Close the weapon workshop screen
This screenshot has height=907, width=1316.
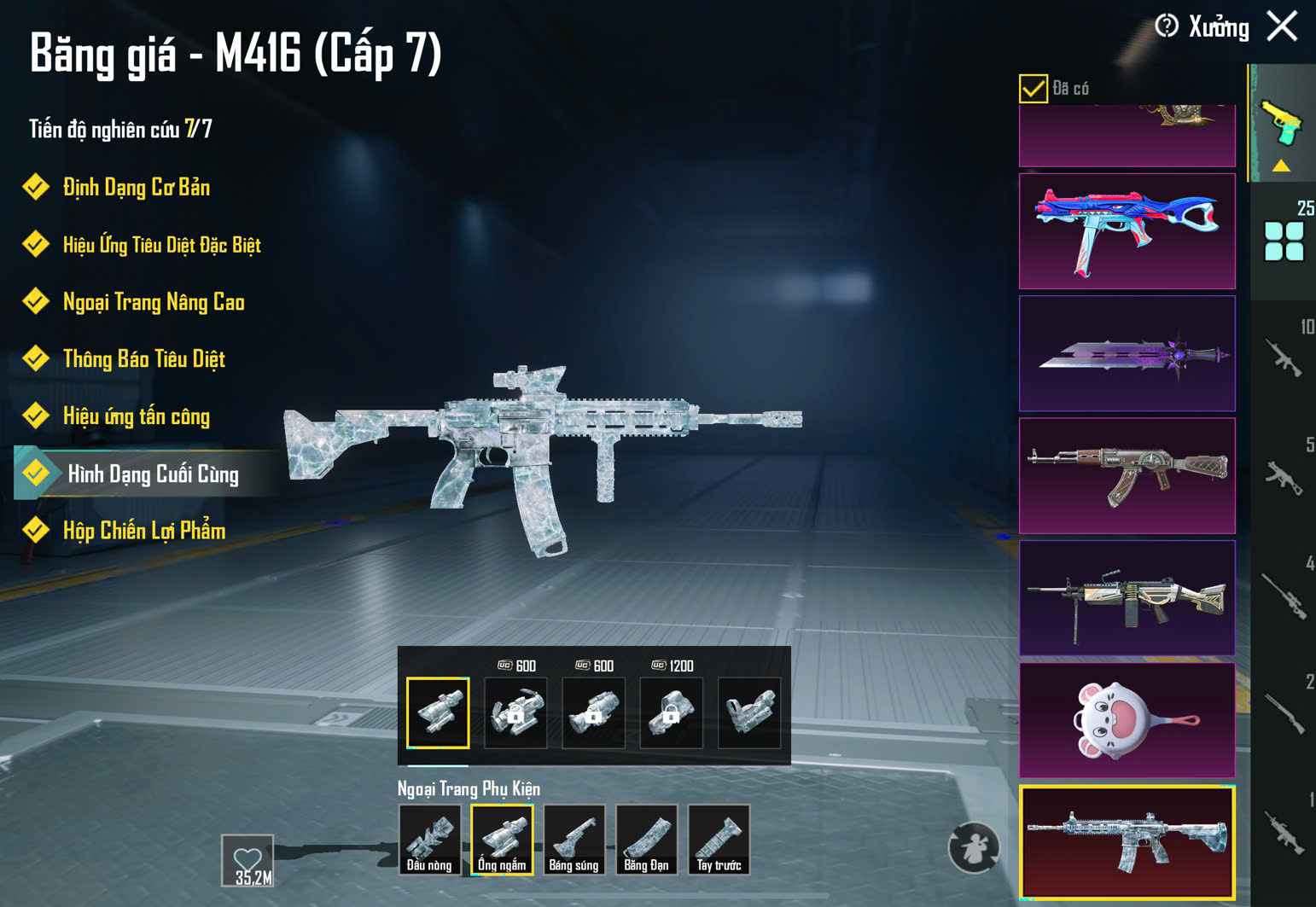[x=1282, y=26]
